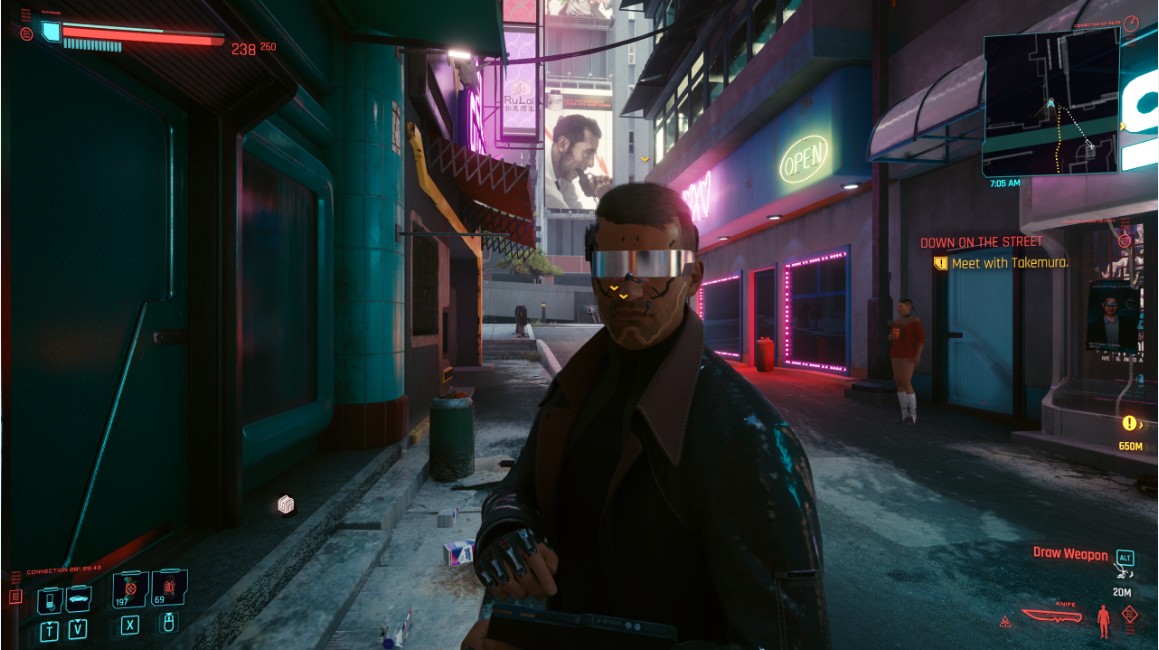Select the grenade slot showing 69
This screenshot has height=650, width=1159.
(x=168, y=589)
